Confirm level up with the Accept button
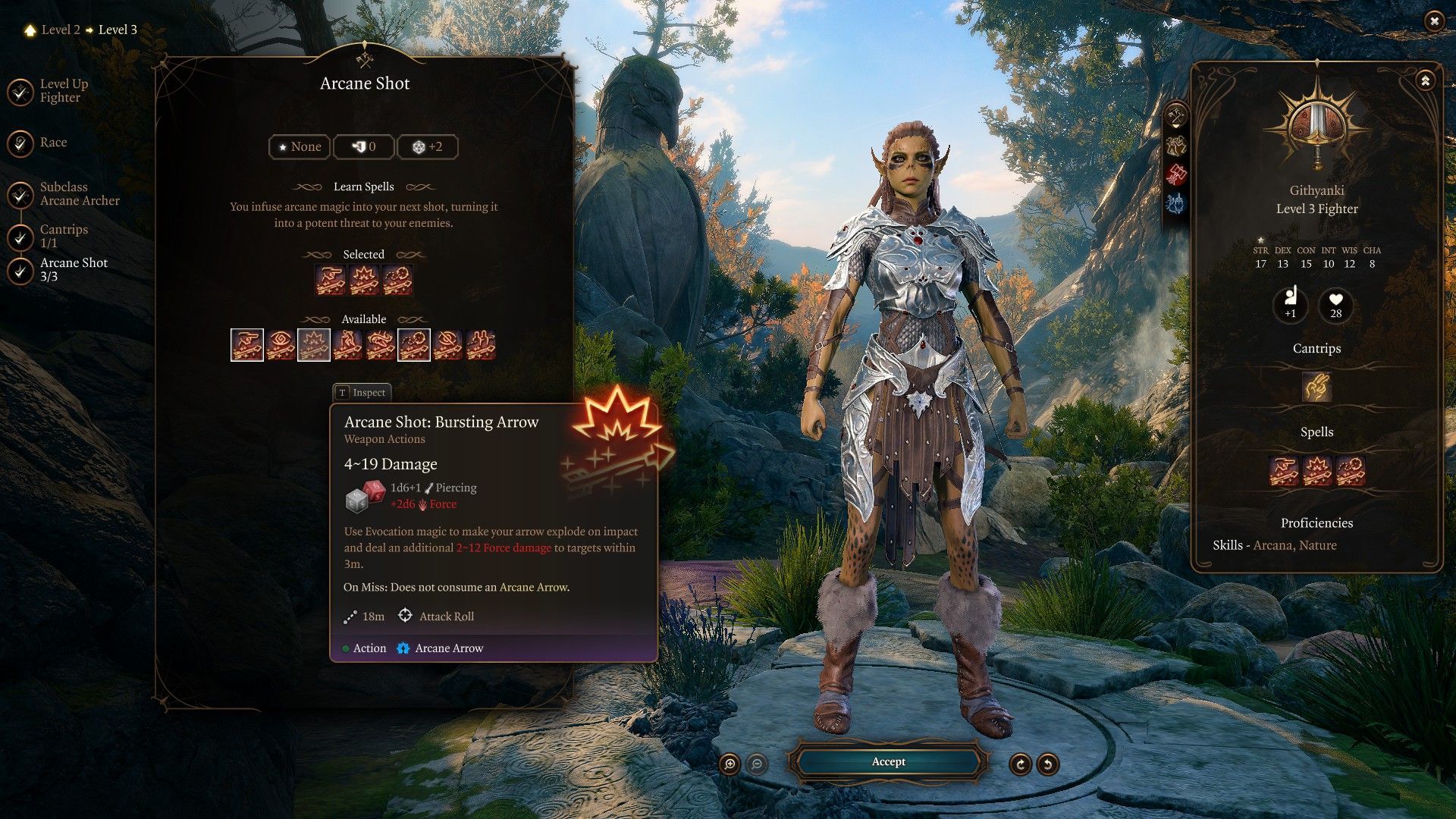 [888, 761]
